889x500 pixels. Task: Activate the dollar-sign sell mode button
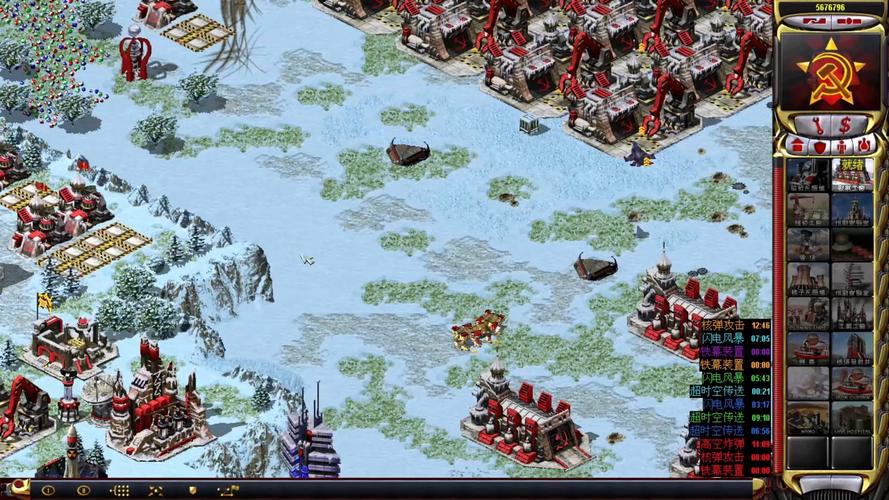point(845,125)
